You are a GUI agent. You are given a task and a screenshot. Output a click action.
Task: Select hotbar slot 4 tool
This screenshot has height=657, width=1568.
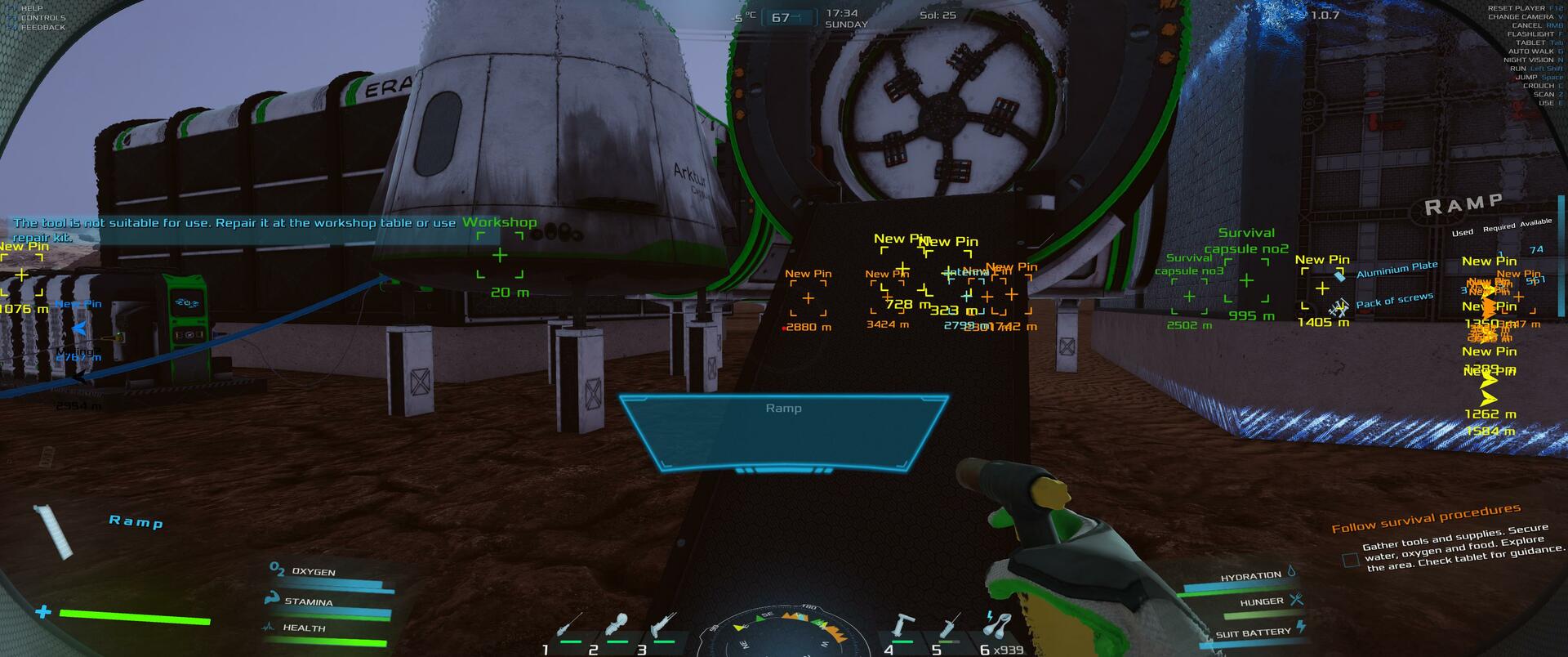point(901,628)
